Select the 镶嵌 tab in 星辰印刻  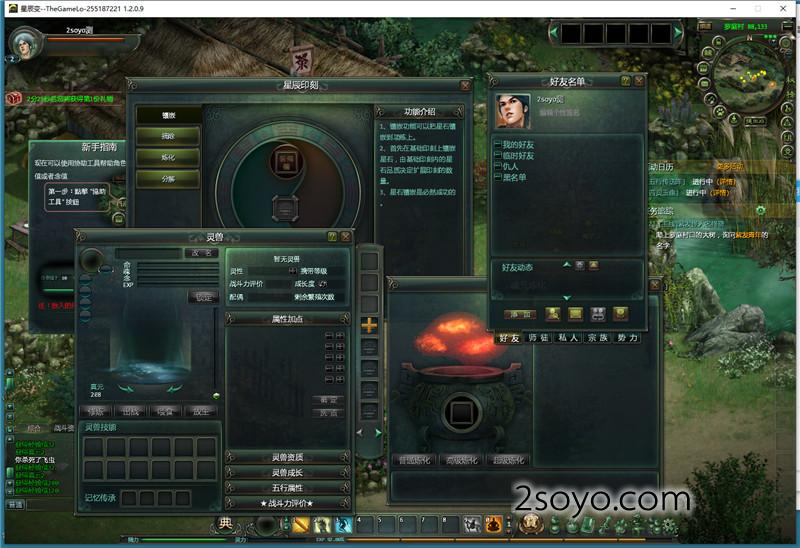tap(168, 116)
